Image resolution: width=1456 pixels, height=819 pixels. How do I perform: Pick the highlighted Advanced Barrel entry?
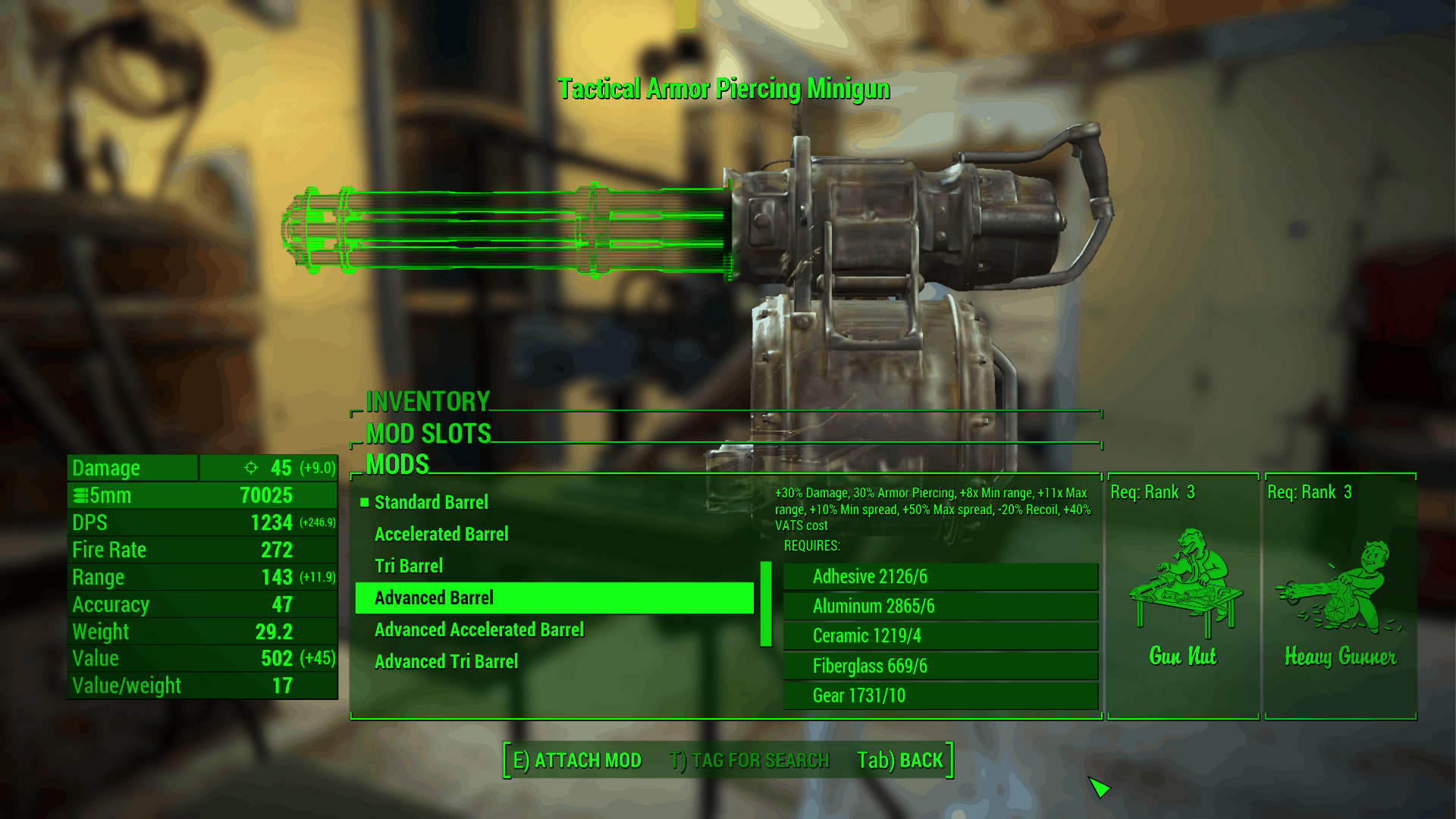554,598
